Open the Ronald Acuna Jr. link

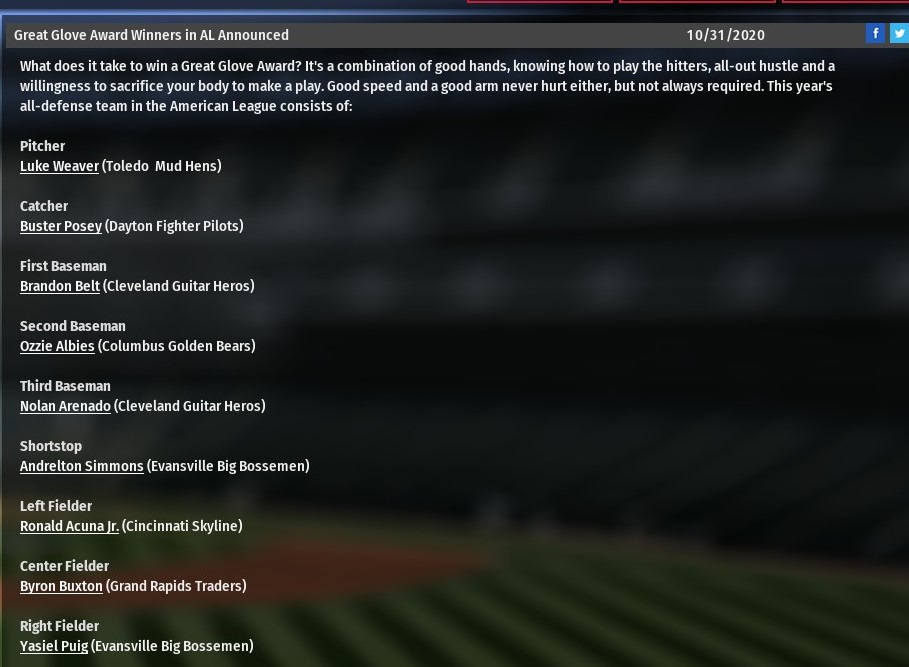[x=69, y=526]
